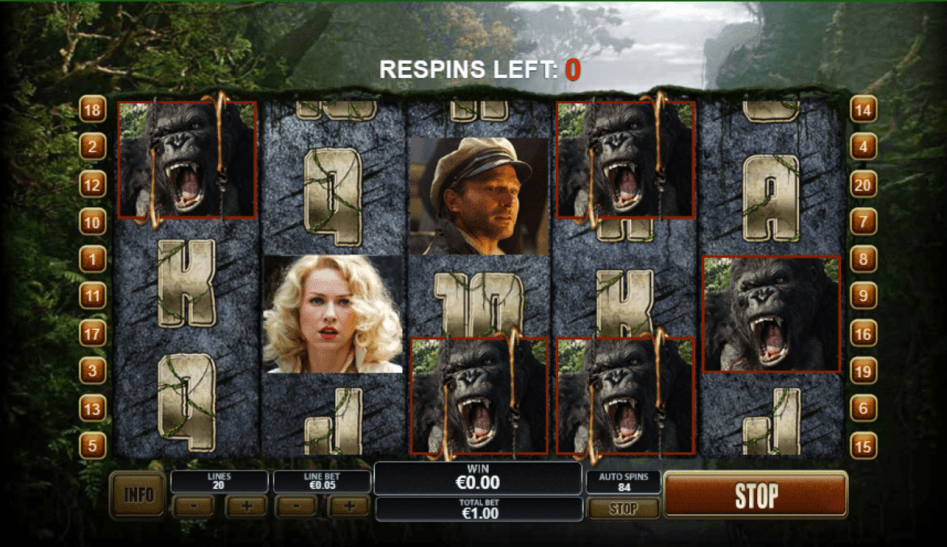Click the large red STOP button
This screenshot has width=947, height=547.
(756, 495)
